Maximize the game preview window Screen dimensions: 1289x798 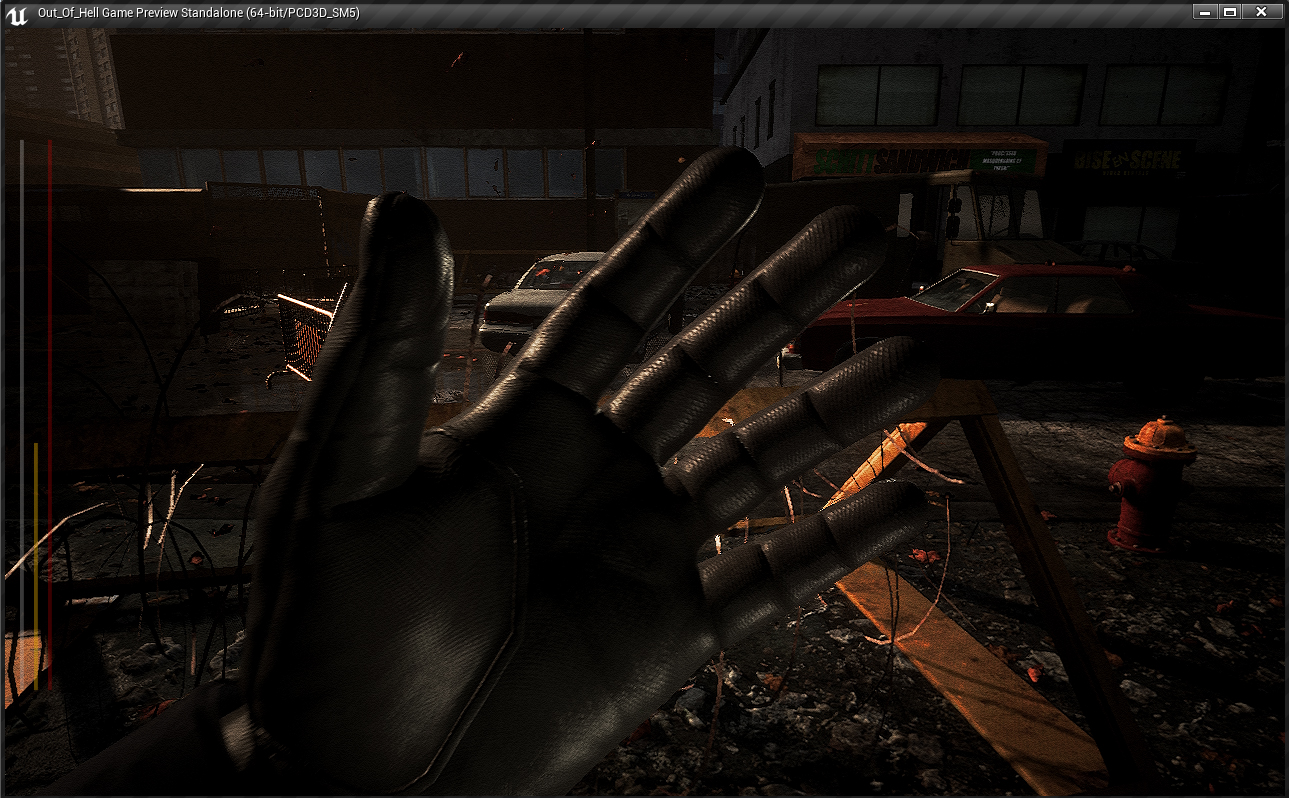click(1230, 12)
